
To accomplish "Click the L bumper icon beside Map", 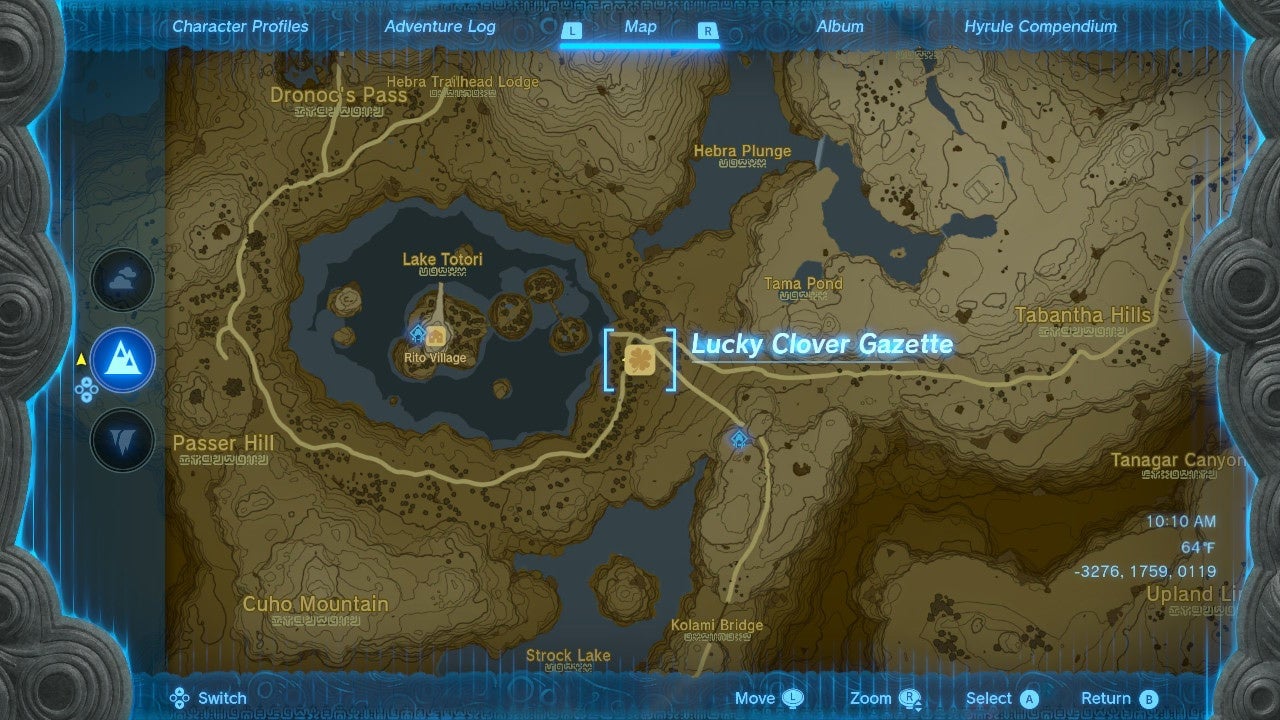I will (x=572, y=32).
